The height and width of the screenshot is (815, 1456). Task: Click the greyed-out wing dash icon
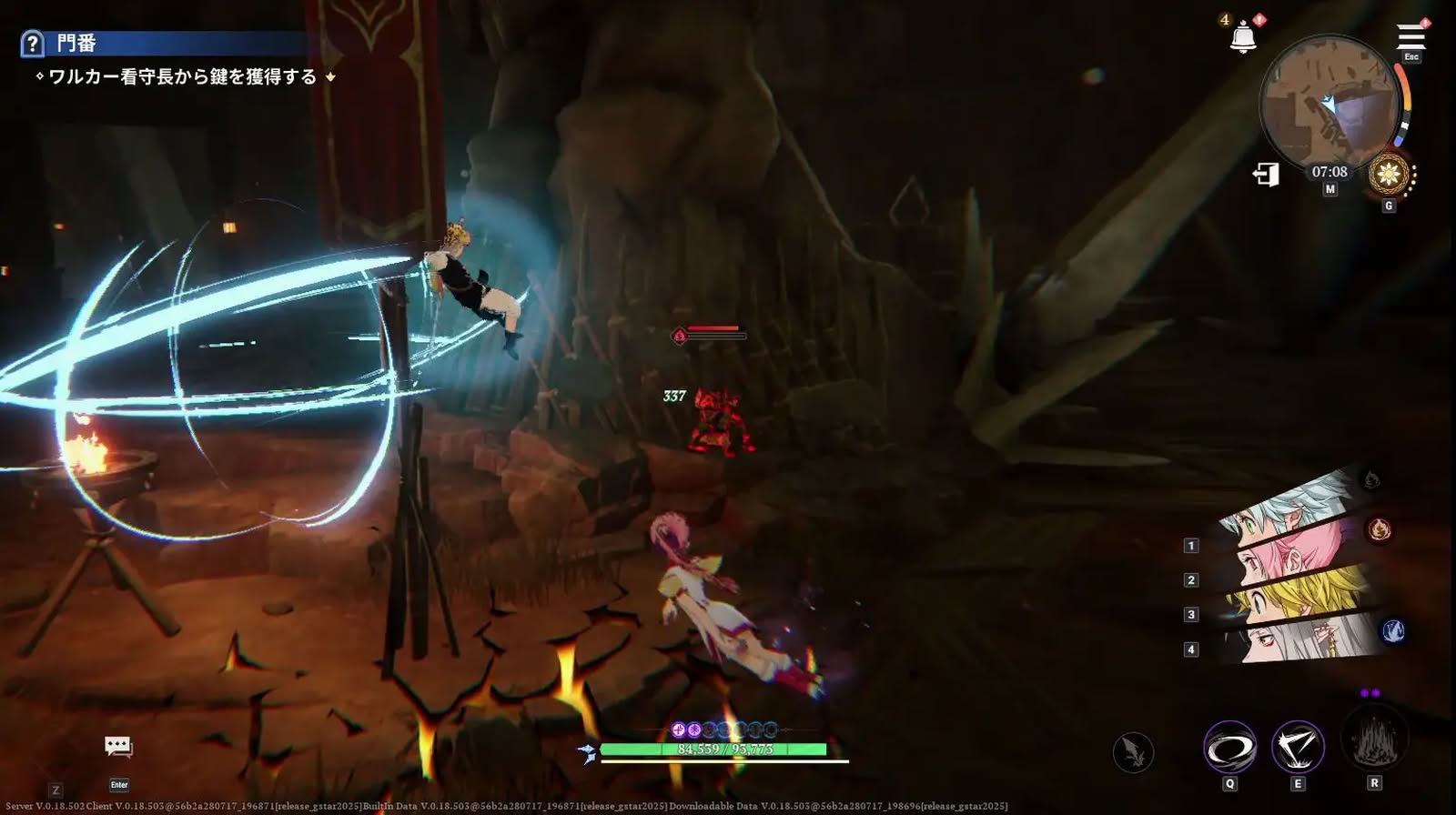tap(1133, 752)
